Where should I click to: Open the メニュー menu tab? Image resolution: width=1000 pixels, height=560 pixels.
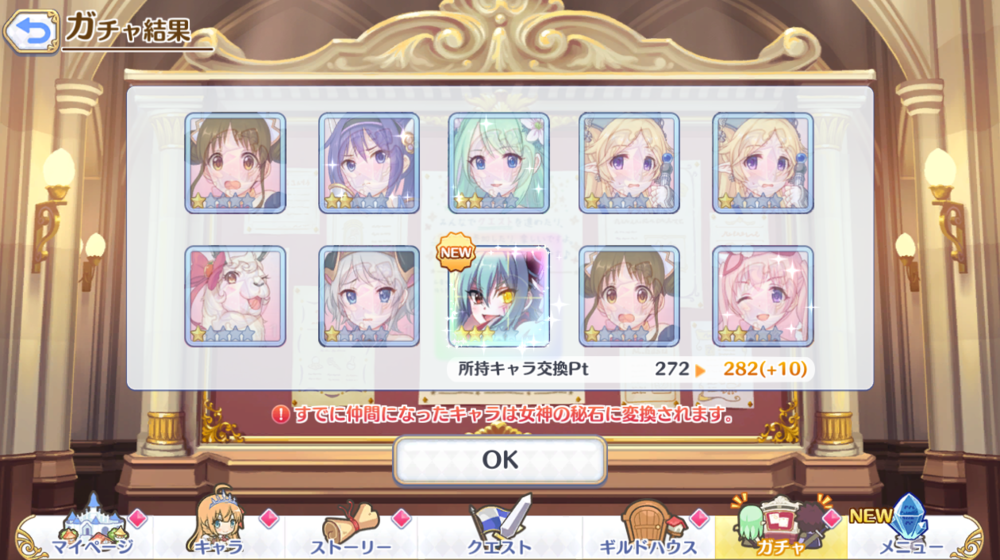(908, 530)
